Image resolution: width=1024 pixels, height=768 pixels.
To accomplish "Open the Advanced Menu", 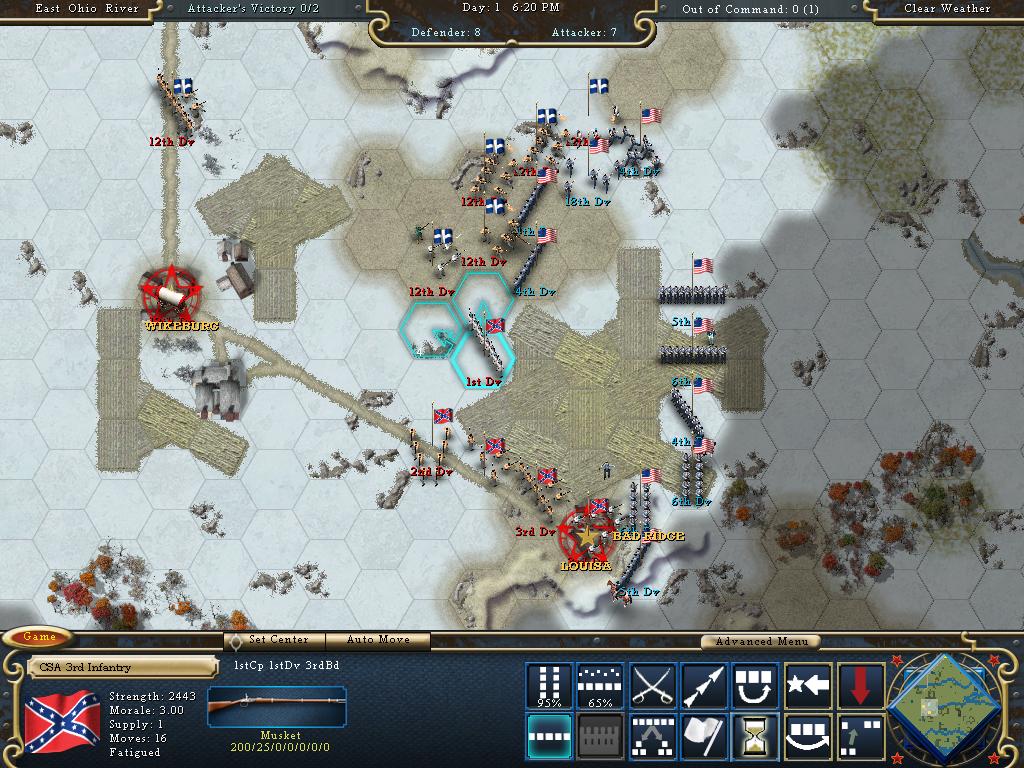I will [761, 641].
